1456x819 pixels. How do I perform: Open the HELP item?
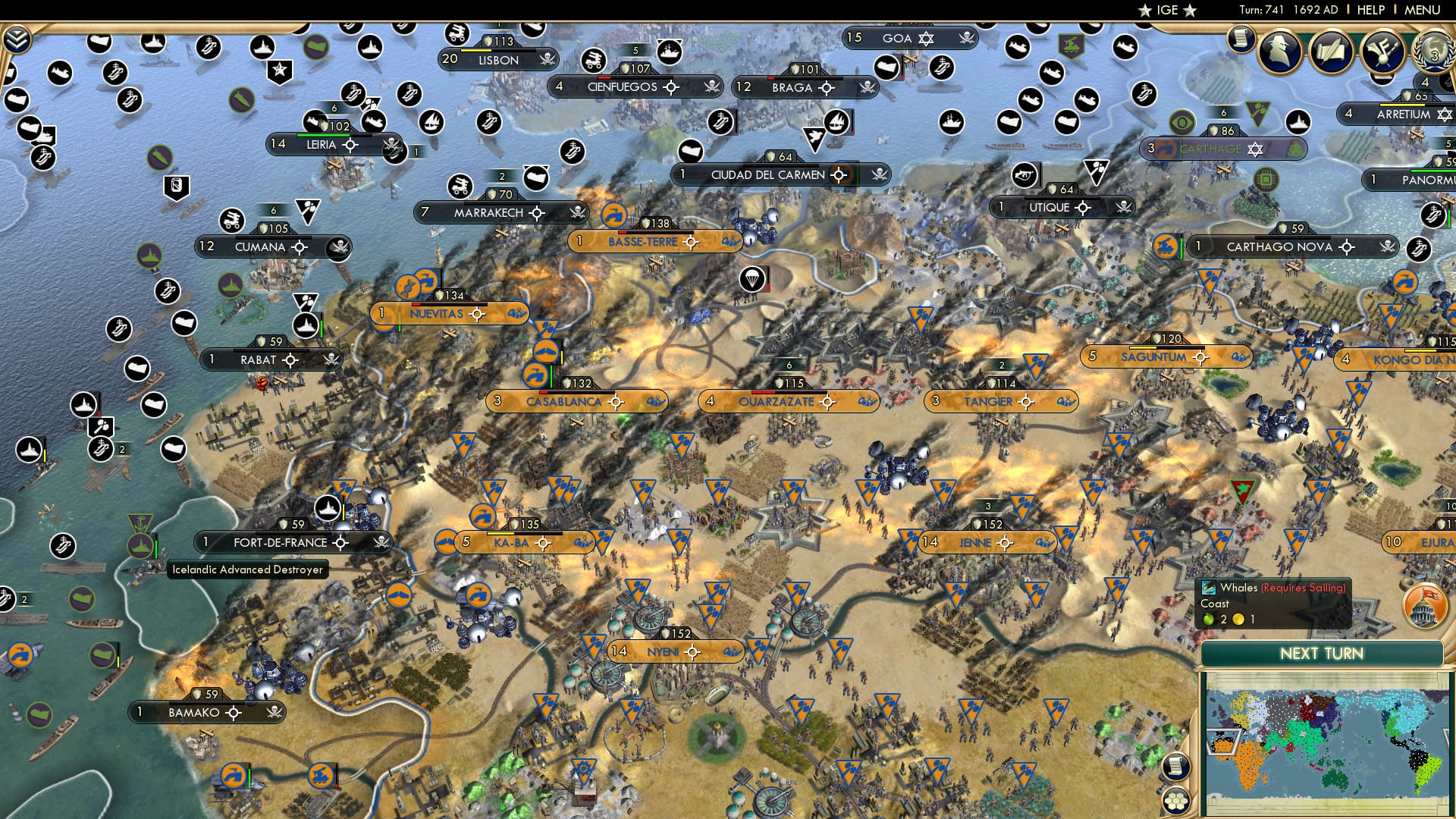[1371, 10]
